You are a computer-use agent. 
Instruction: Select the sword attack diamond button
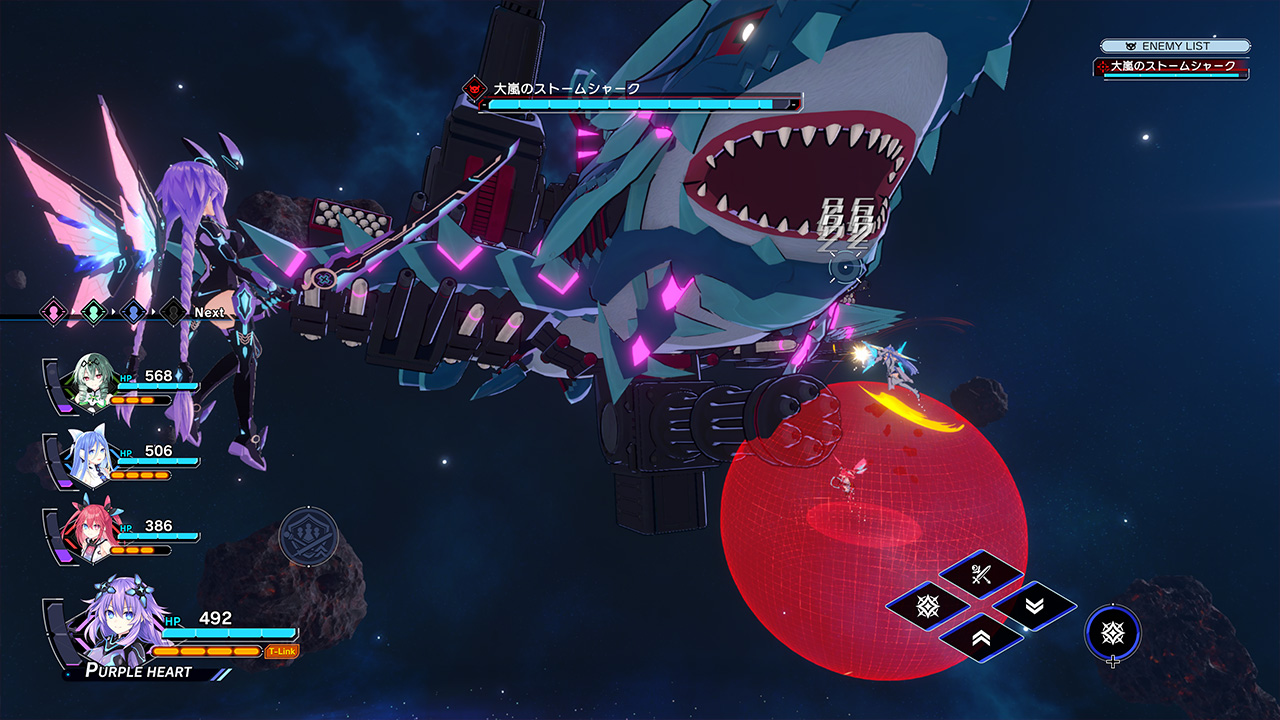[981, 575]
